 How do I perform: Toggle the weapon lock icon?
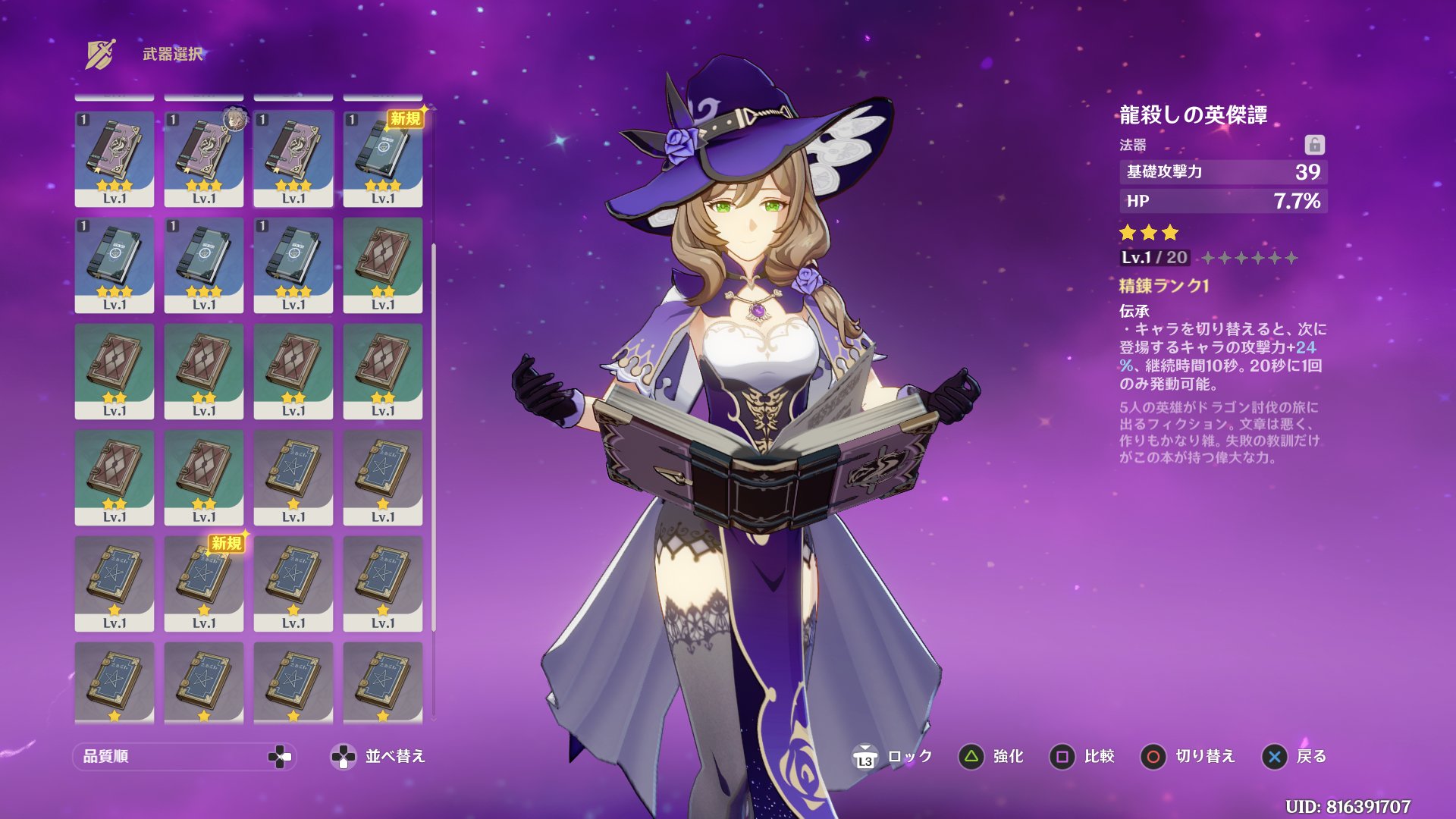pos(1314,144)
